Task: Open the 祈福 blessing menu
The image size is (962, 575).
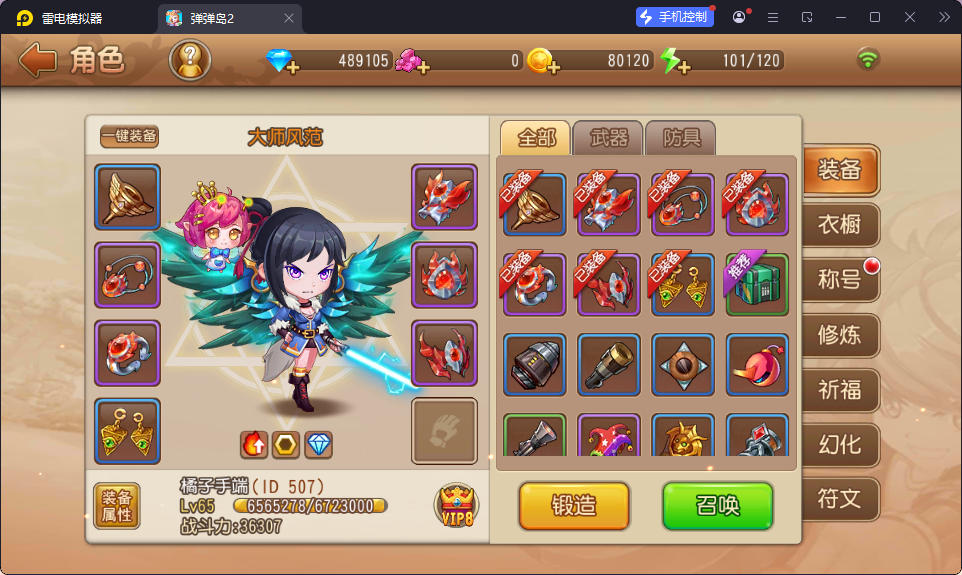Action: click(839, 389)
